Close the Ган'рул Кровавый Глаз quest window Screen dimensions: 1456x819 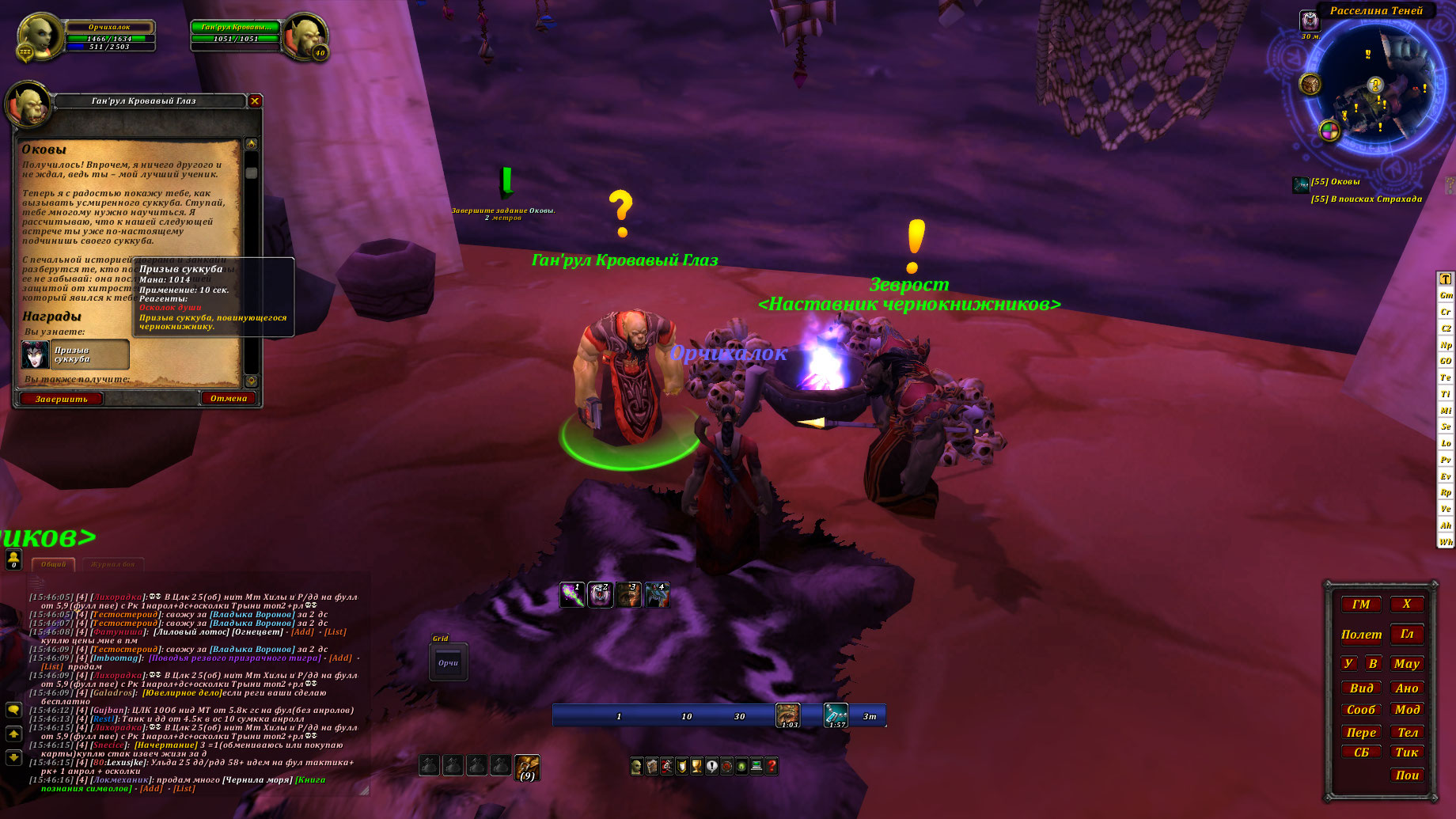[255, 101]
